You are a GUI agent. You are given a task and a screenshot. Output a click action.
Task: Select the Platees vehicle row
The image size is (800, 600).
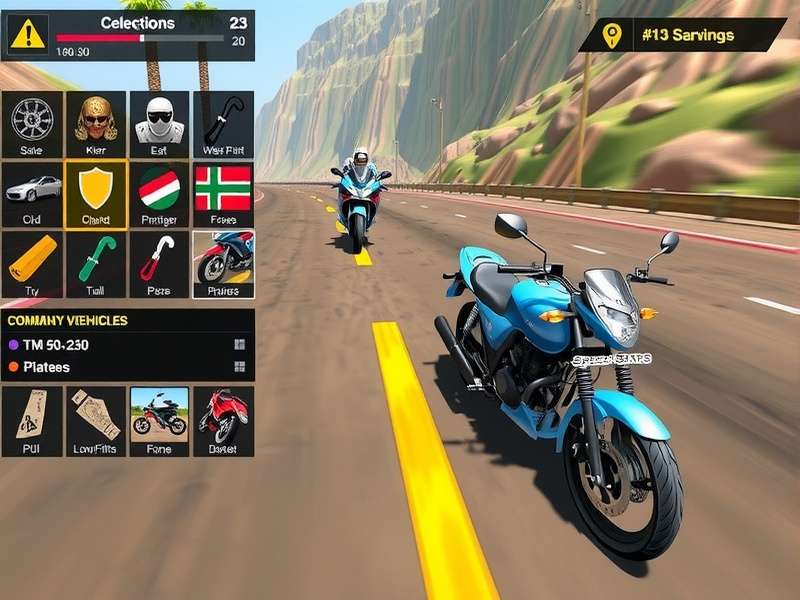[x=127, y=367]
